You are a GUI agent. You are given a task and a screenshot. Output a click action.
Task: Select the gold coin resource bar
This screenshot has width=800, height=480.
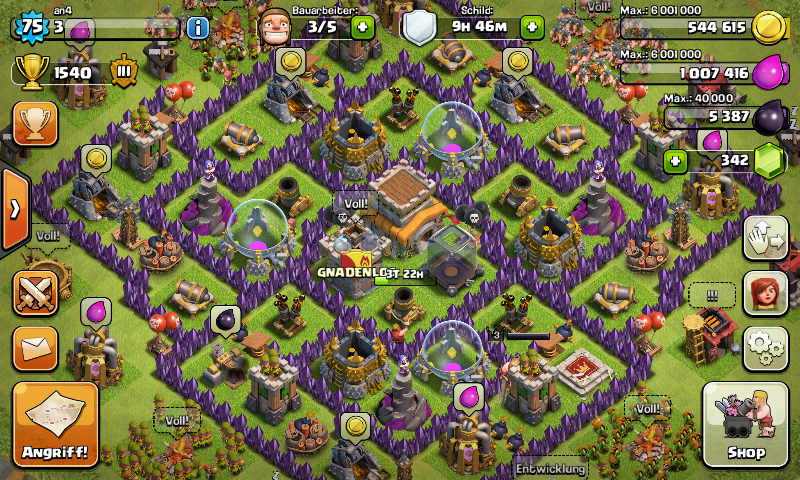pyautogui.click(x=698, y=27)
